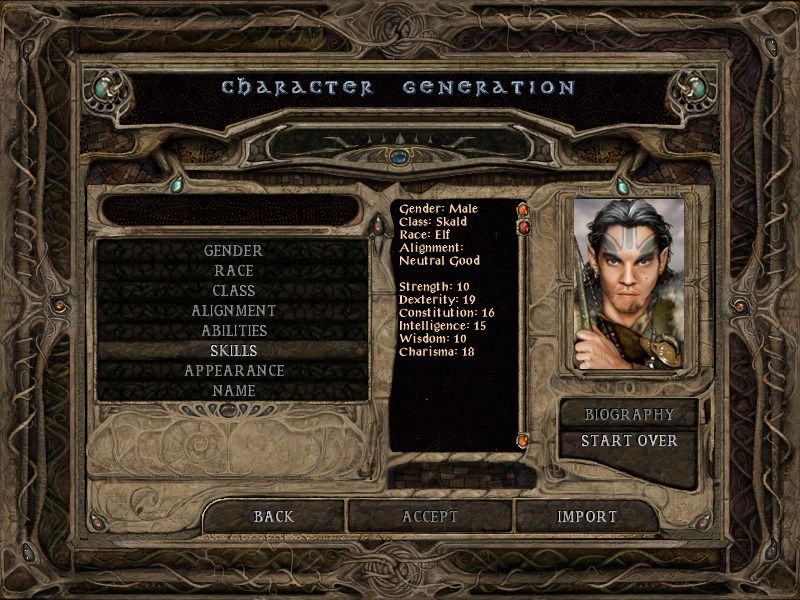The width and height of the screenshot is (800, 600).
Task: Click the scroll-up gem of stats panel
Action: click(x=522, y=210)
